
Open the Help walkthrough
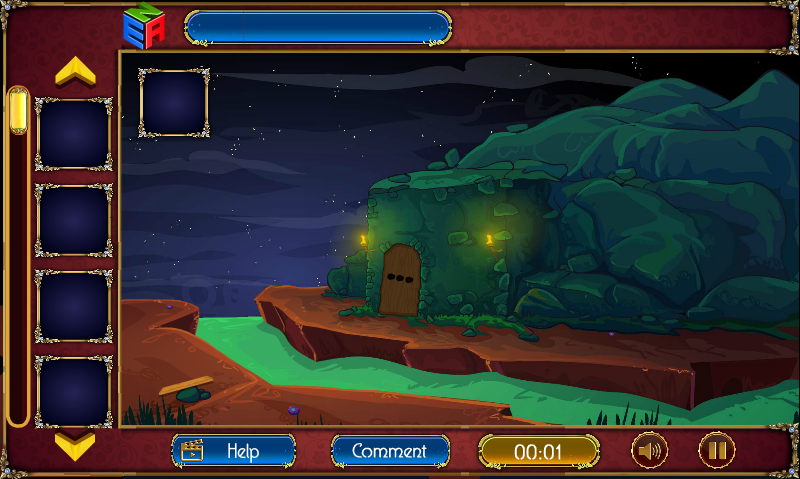pyautogui.click(x=233, y=451)
